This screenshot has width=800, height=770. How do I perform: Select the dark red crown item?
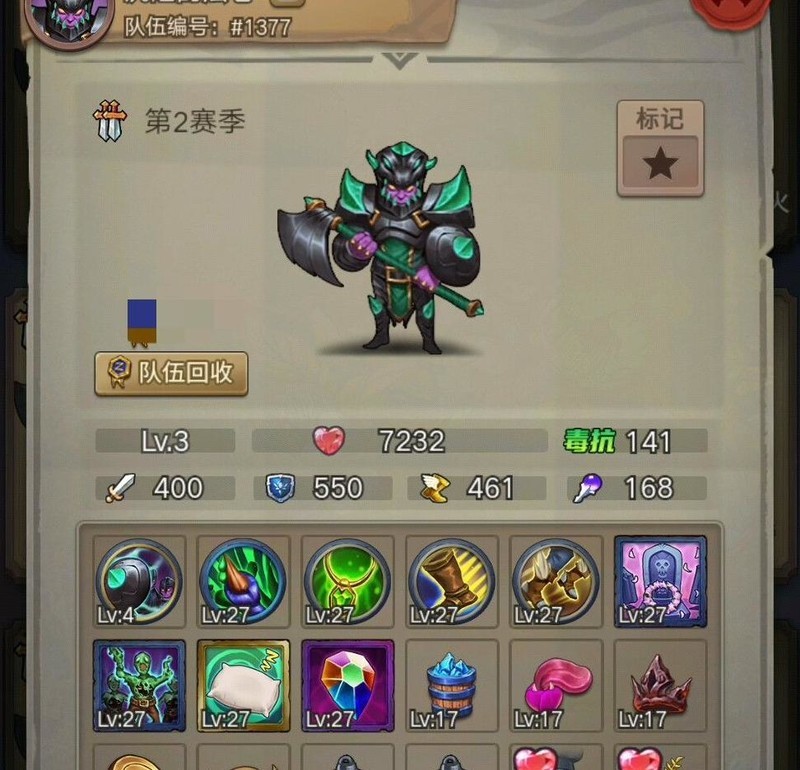(x=660, y=686)
